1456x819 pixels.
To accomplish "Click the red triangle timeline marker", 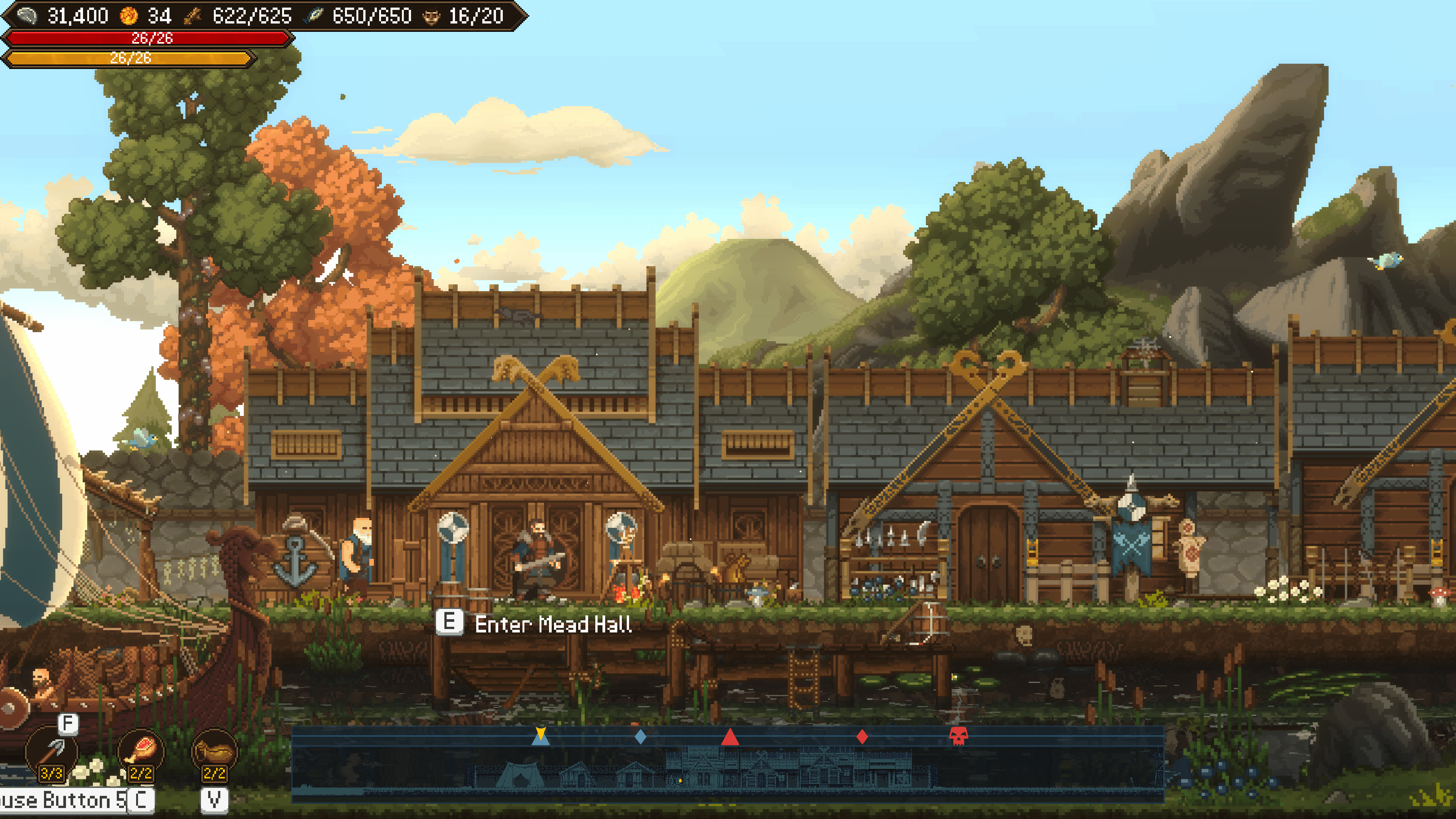I will tap(730, 737).
